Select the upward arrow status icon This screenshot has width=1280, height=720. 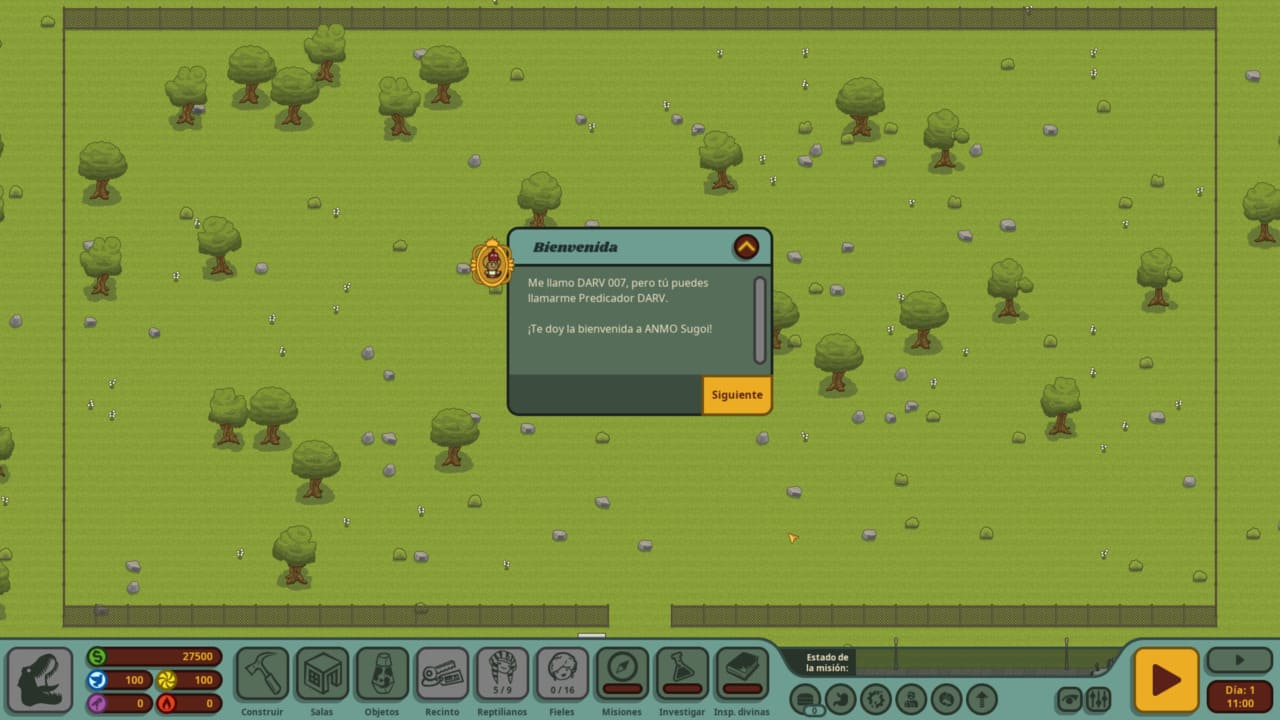(981, 698)
